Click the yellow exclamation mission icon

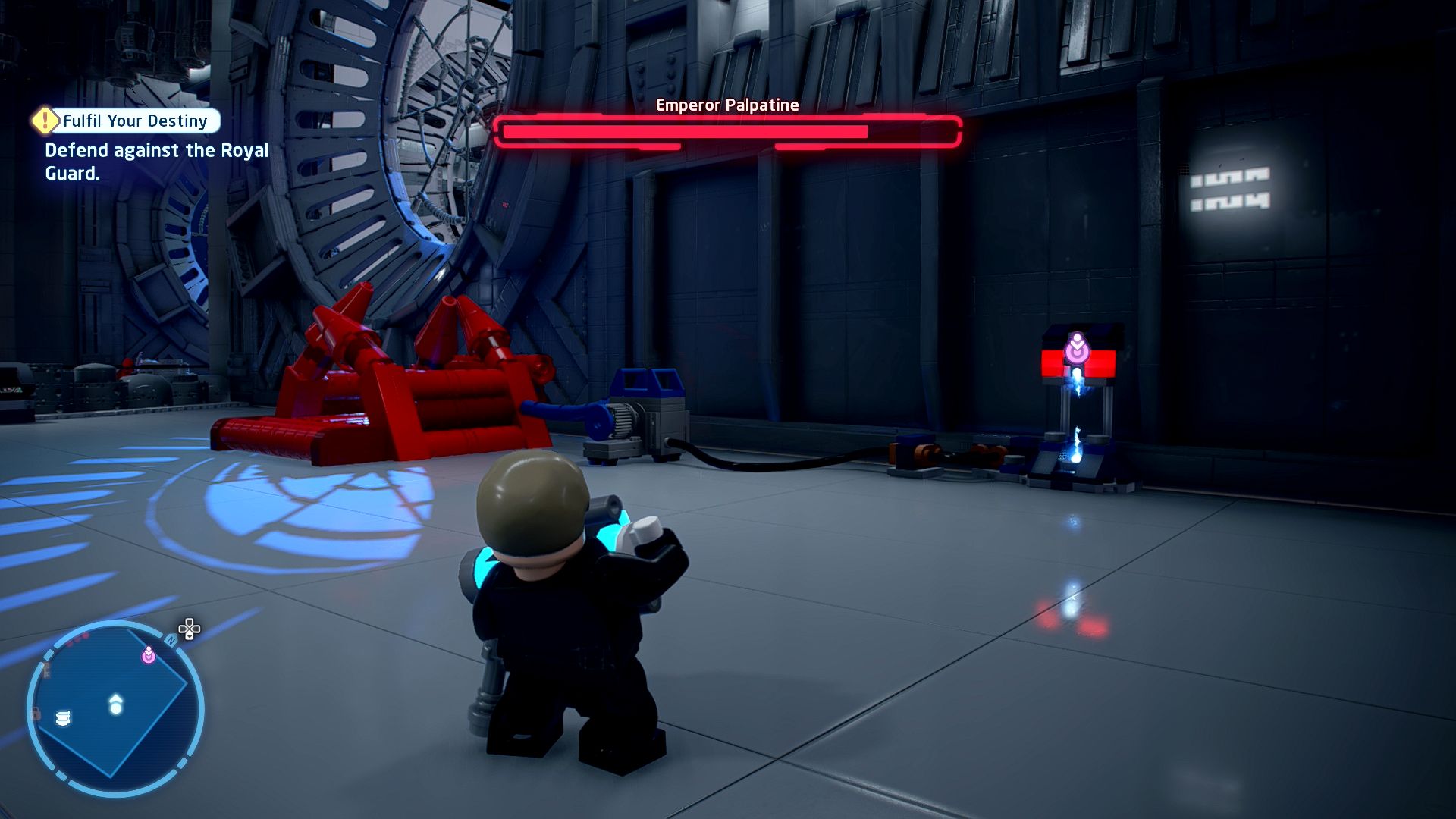(45, 120)
